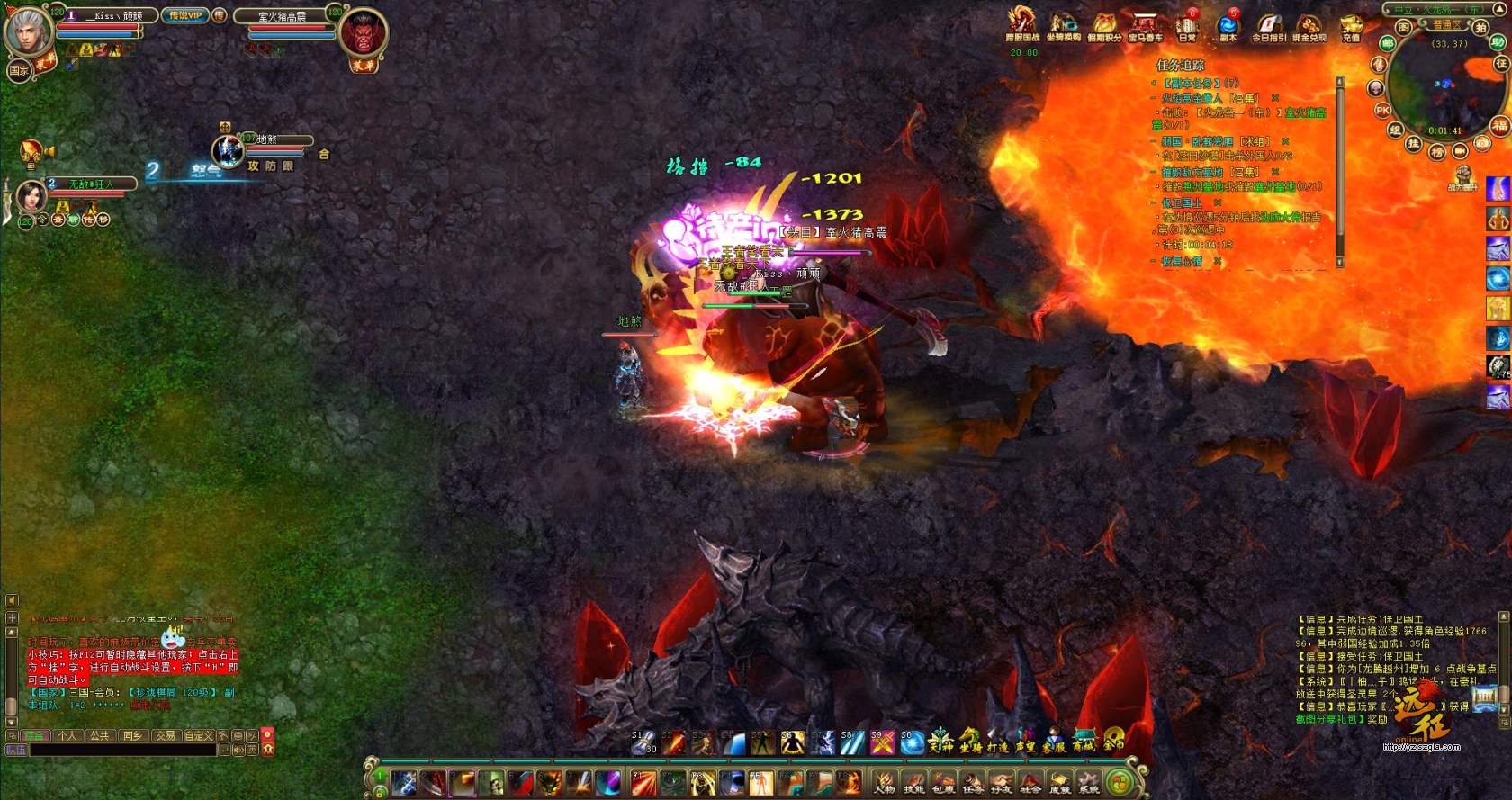Open the 坐骑 mount menu
This screenshot has width=1512, height=800.
coord(969,742)
